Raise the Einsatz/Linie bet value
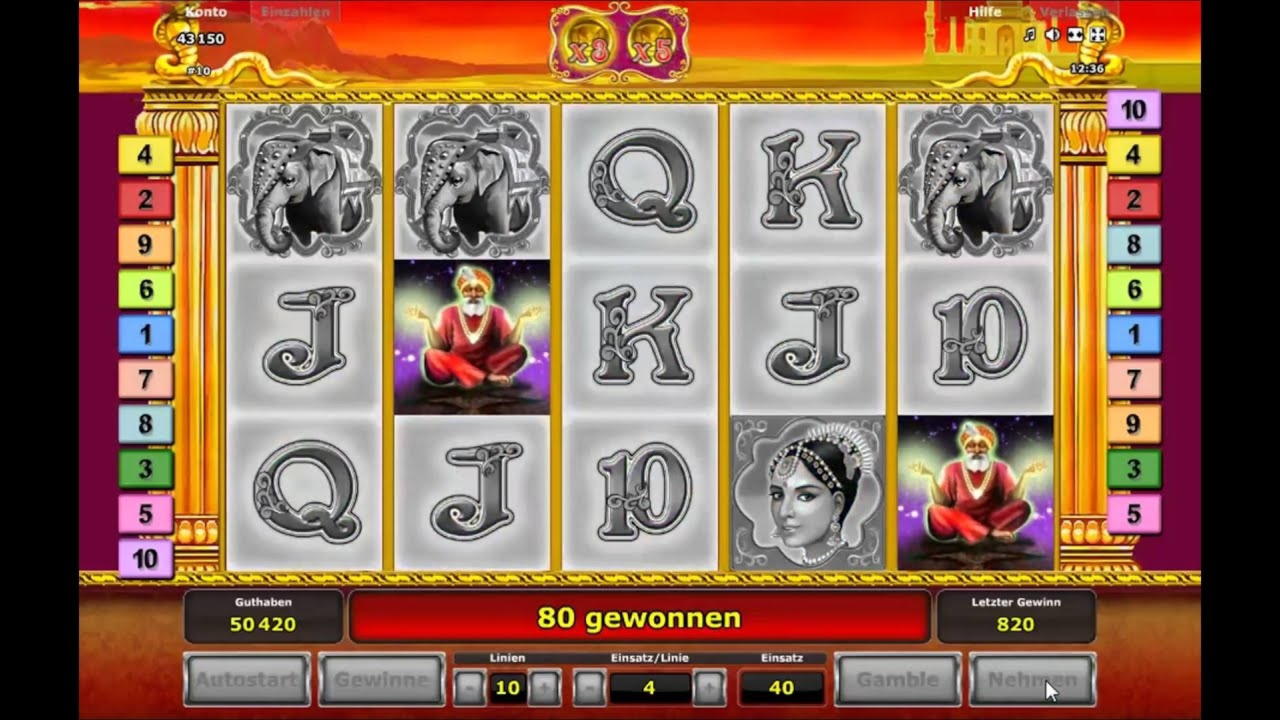Image resolution: width=1280 pixels, height=720 pixels. click(709, 687)
